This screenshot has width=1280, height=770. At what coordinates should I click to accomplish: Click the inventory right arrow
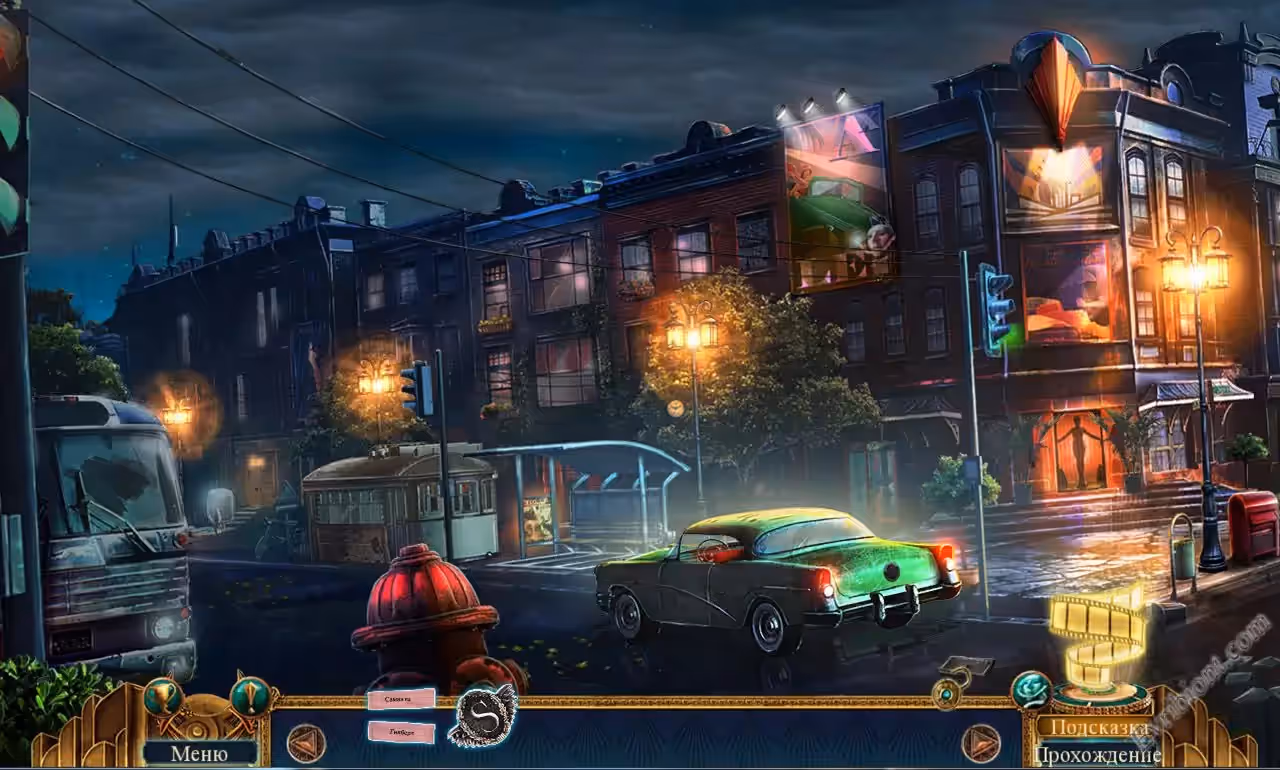pyautogui.click(x=981, y=743)
